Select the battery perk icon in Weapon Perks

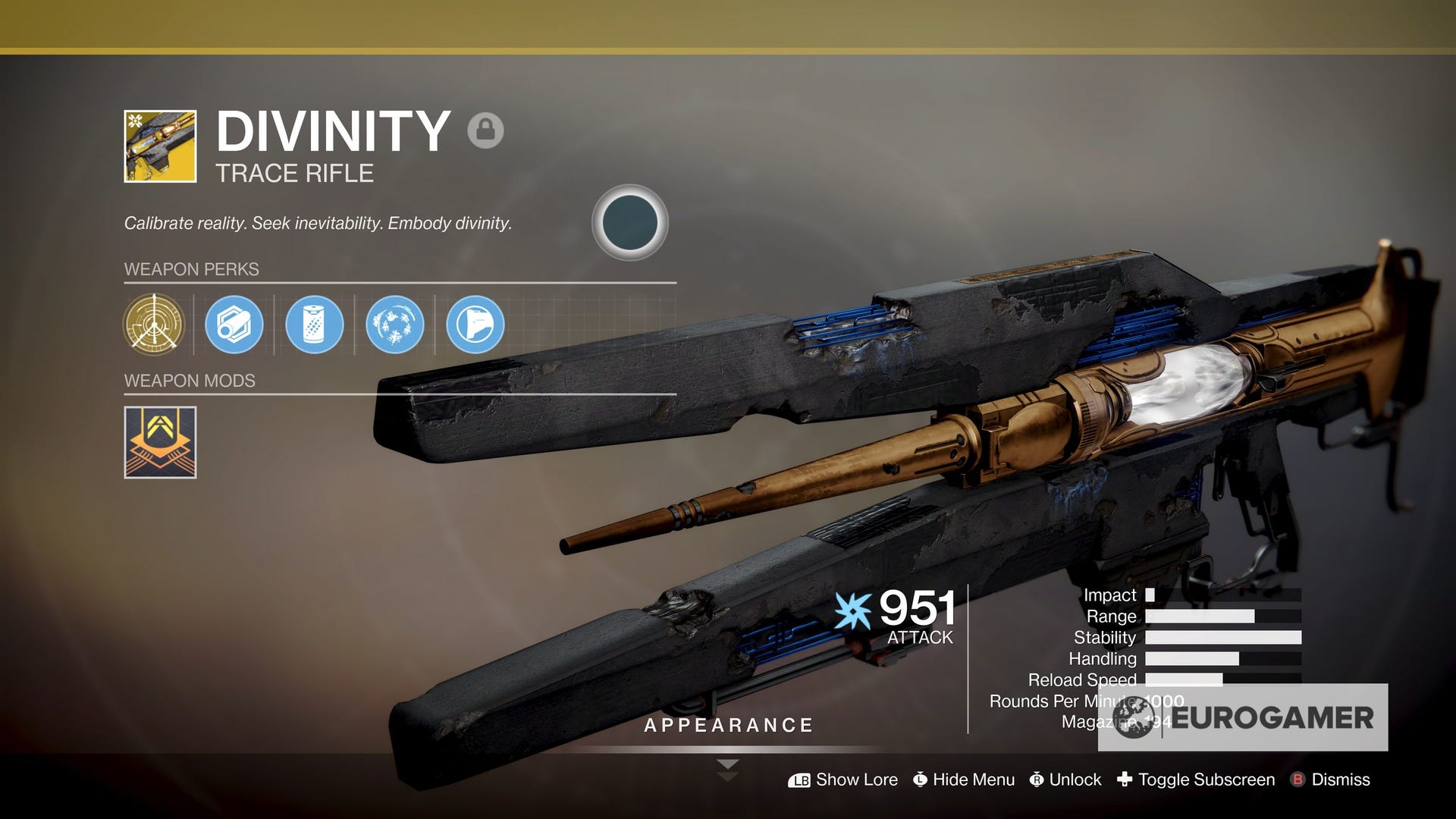[314, 326]
